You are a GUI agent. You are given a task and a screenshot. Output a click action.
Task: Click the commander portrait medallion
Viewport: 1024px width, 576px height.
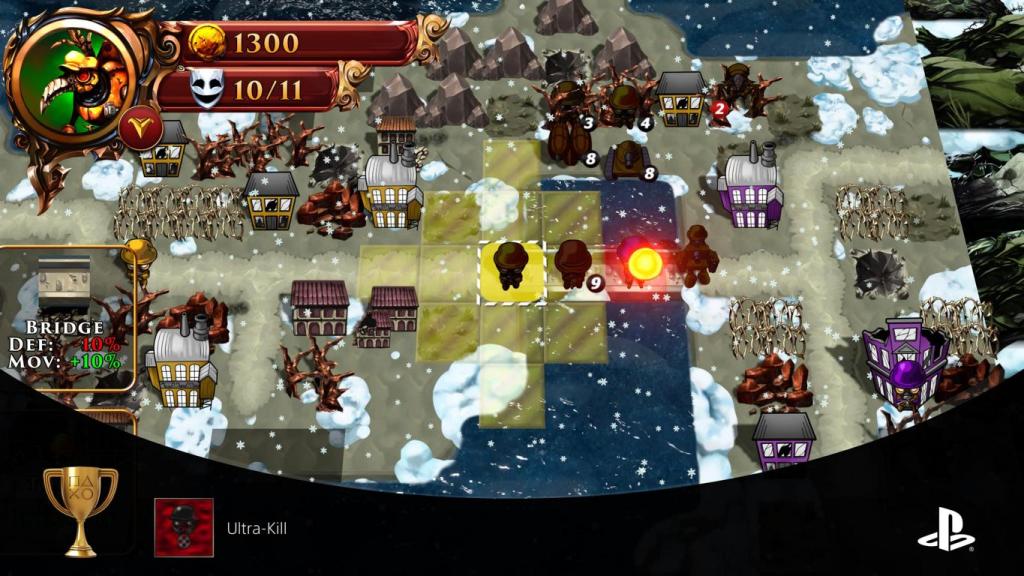75,80
